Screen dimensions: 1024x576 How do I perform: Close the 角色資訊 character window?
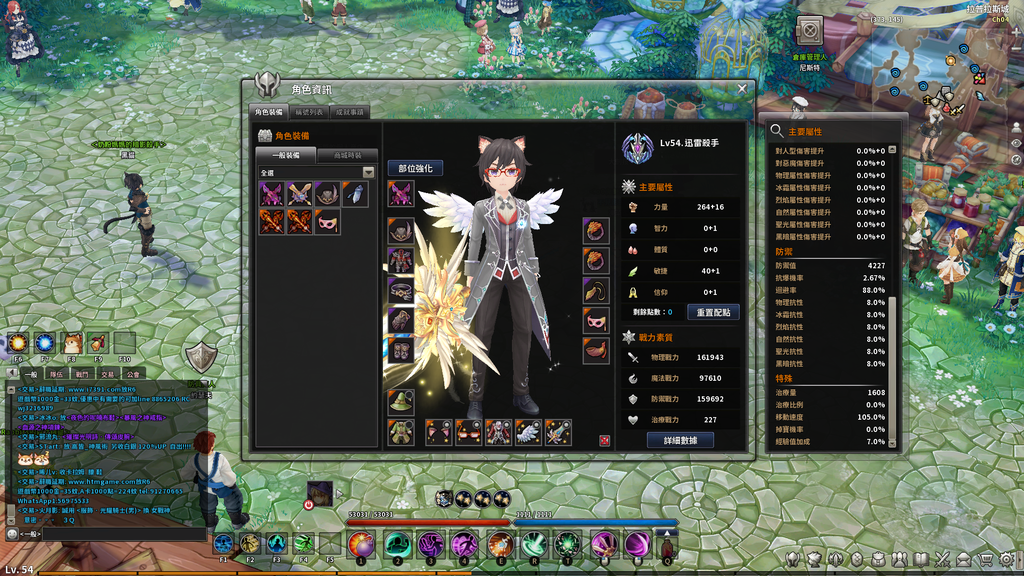pyautogui.click(x=742, y=89)
